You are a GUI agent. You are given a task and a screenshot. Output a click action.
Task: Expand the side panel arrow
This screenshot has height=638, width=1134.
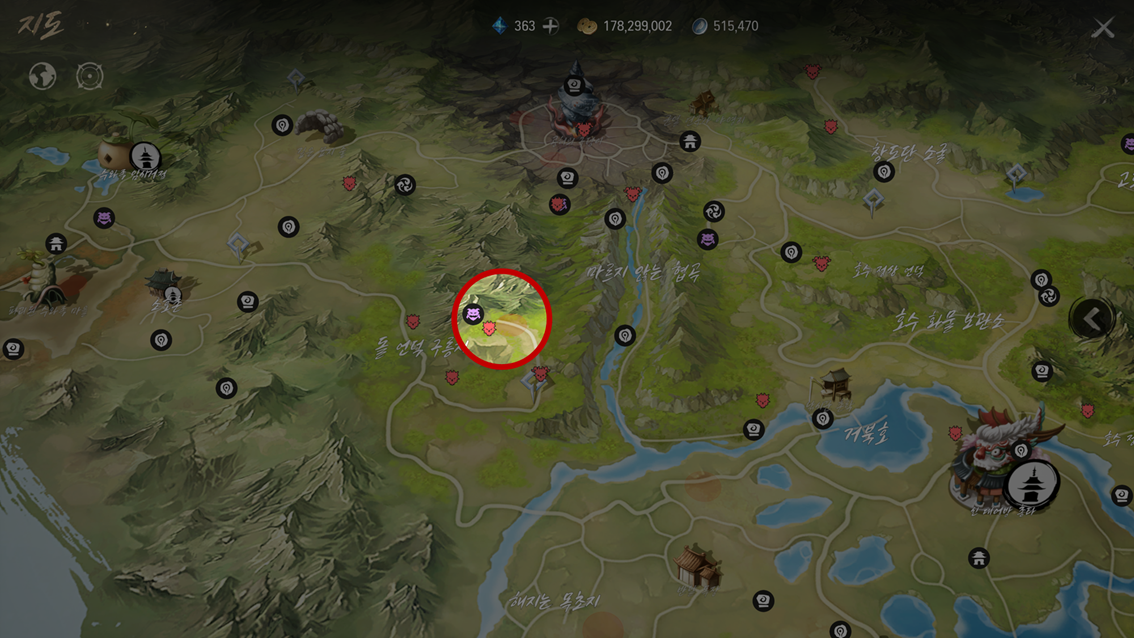point(1091,319)
